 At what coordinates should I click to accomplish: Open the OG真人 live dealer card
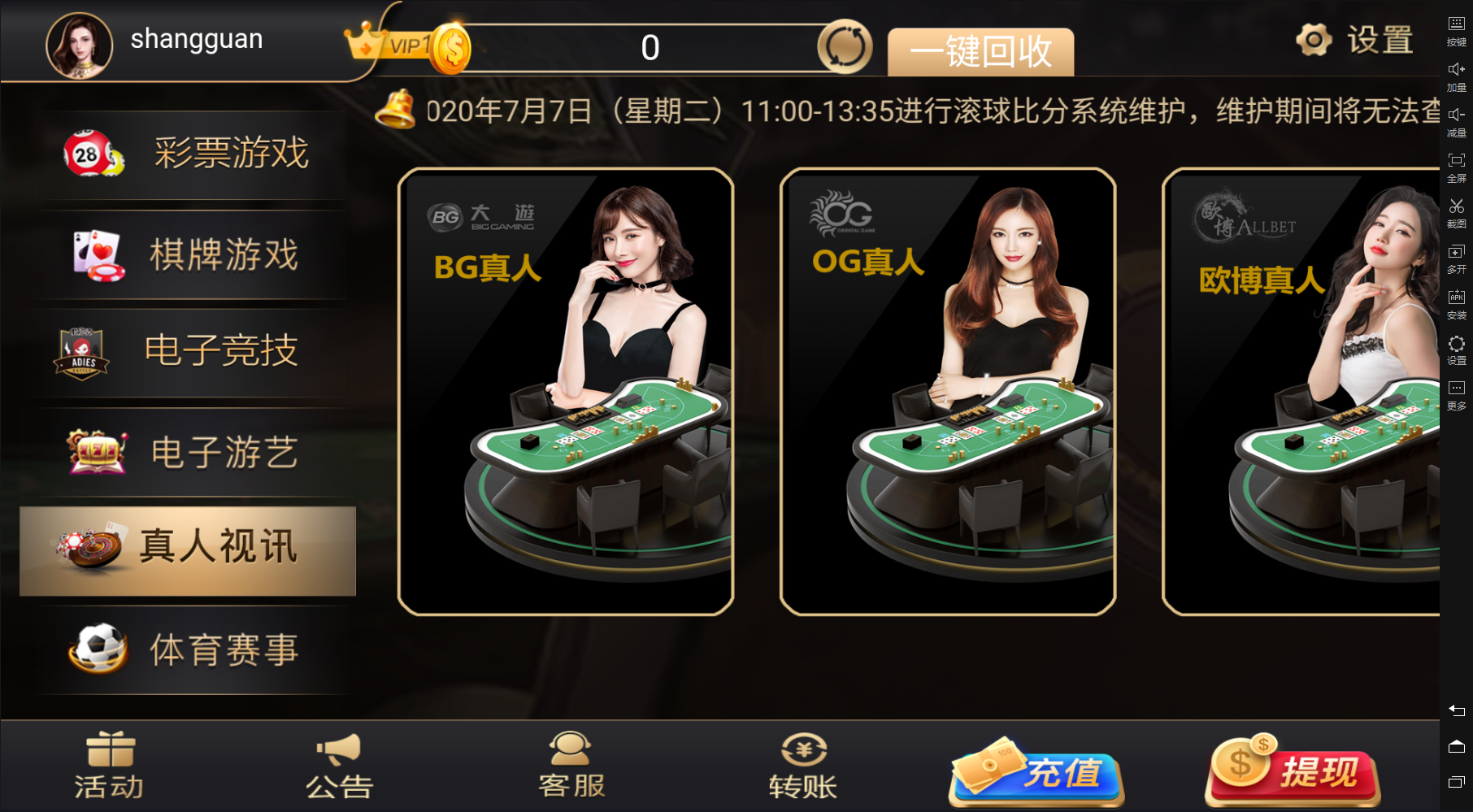pos(948,391)
